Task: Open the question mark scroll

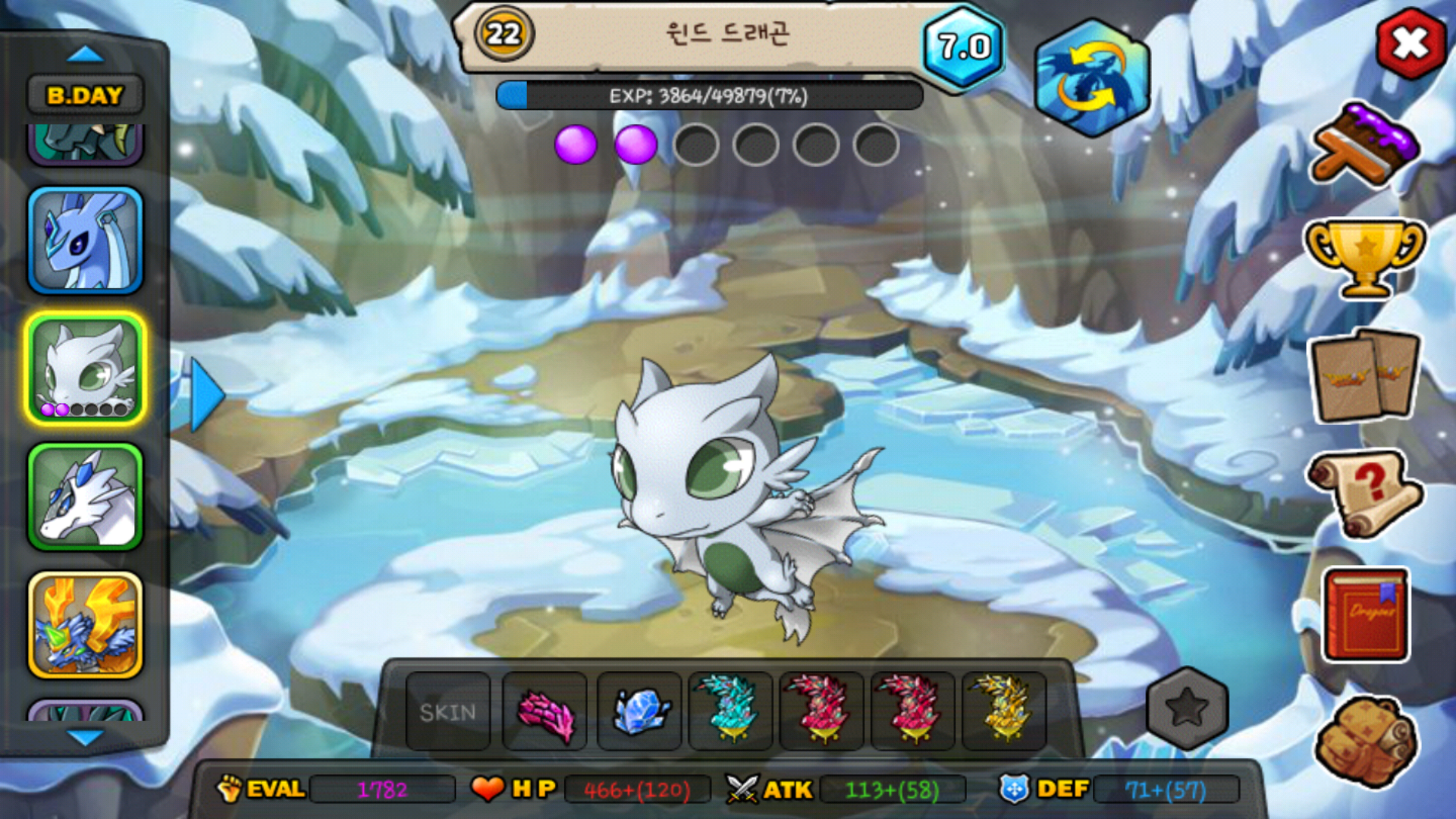Action: pos(1365,493)
